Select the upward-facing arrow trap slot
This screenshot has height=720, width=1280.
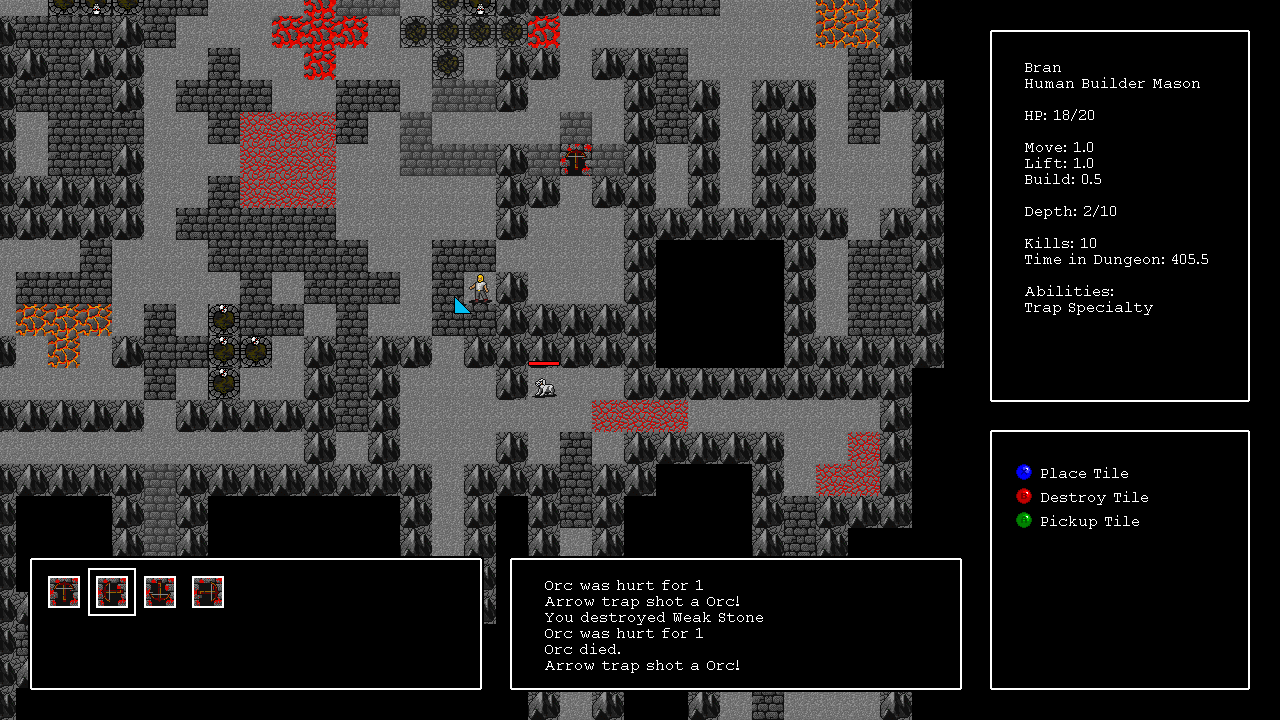[x=64, y=592]
